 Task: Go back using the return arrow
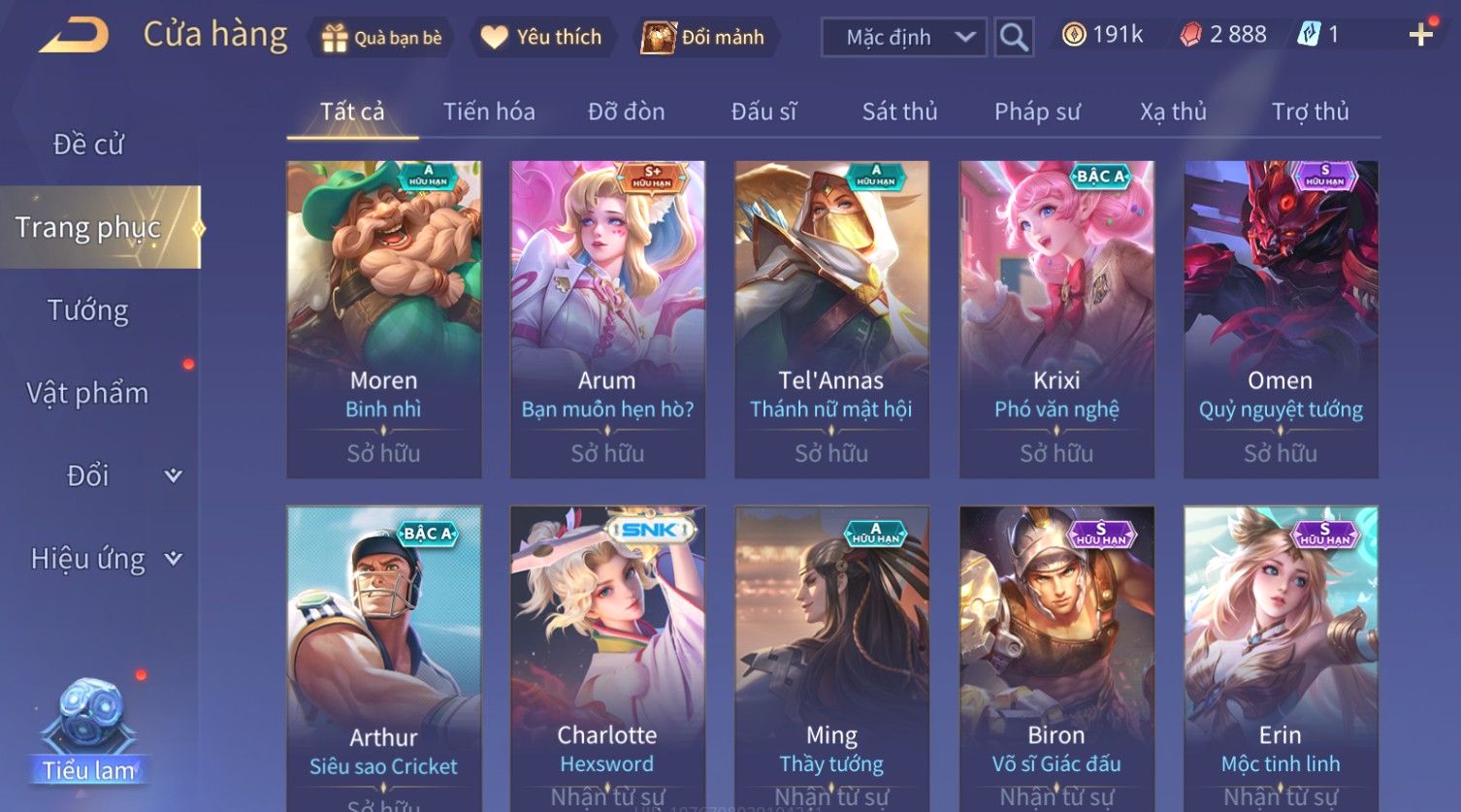pos(74,36)
